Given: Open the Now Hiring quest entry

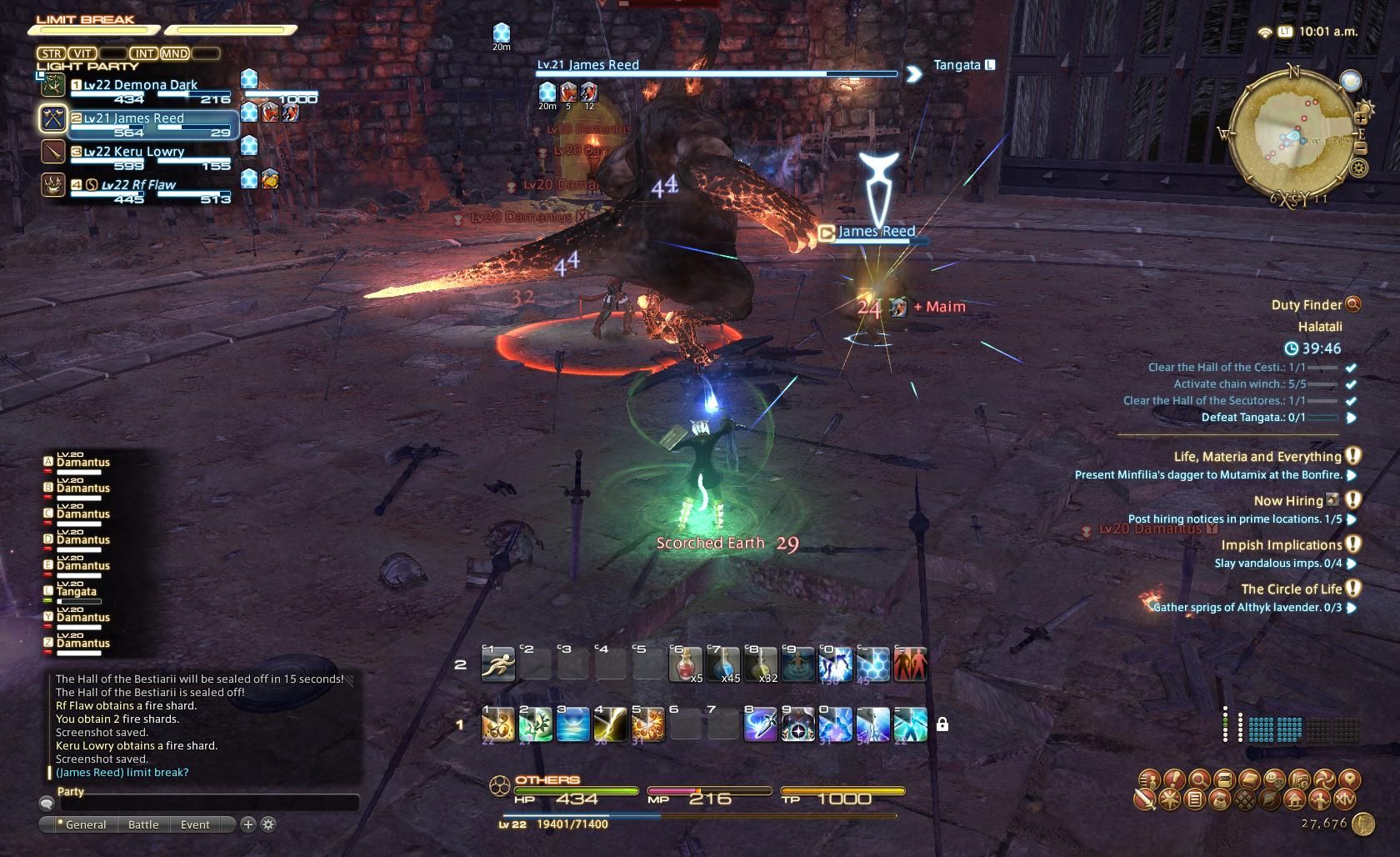Looking at the screenshot, I should 1288,501.
